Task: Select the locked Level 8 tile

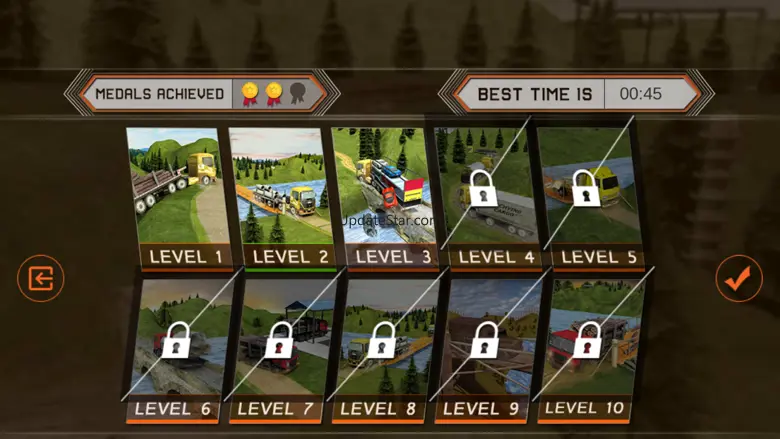Action: [x=383, y=350]
